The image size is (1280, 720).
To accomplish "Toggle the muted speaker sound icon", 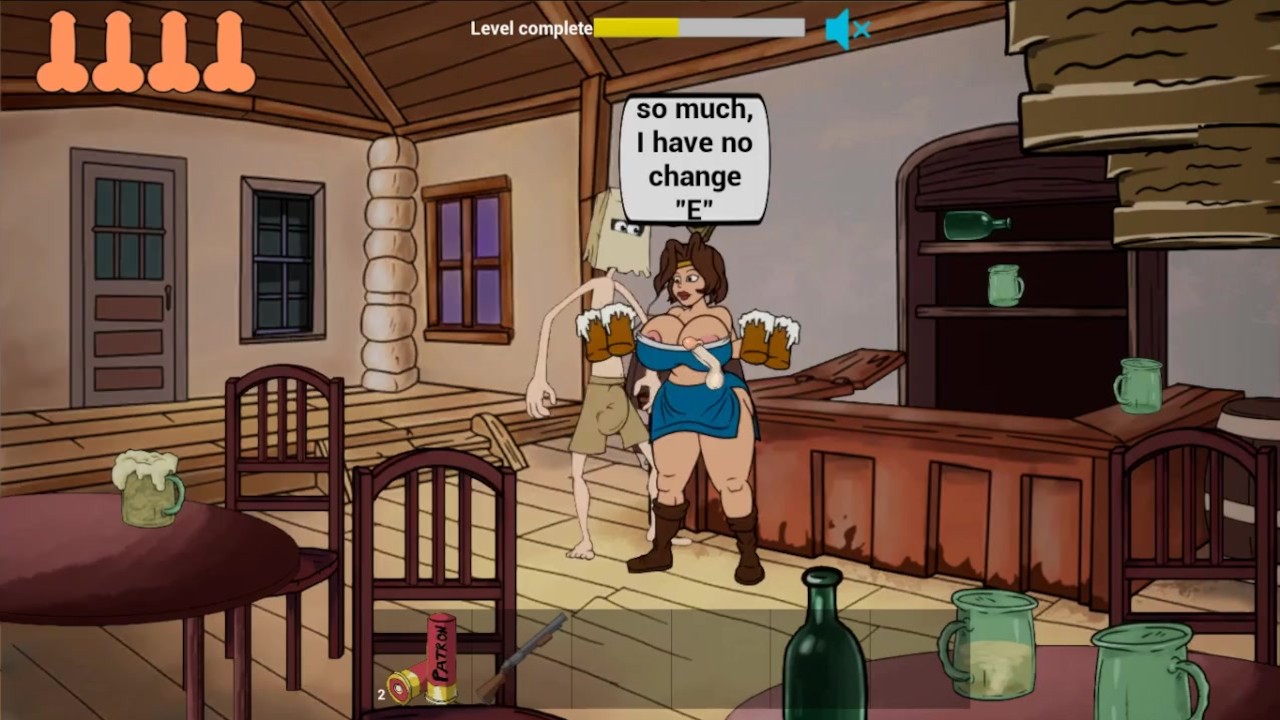I will (x=846, y=29).
